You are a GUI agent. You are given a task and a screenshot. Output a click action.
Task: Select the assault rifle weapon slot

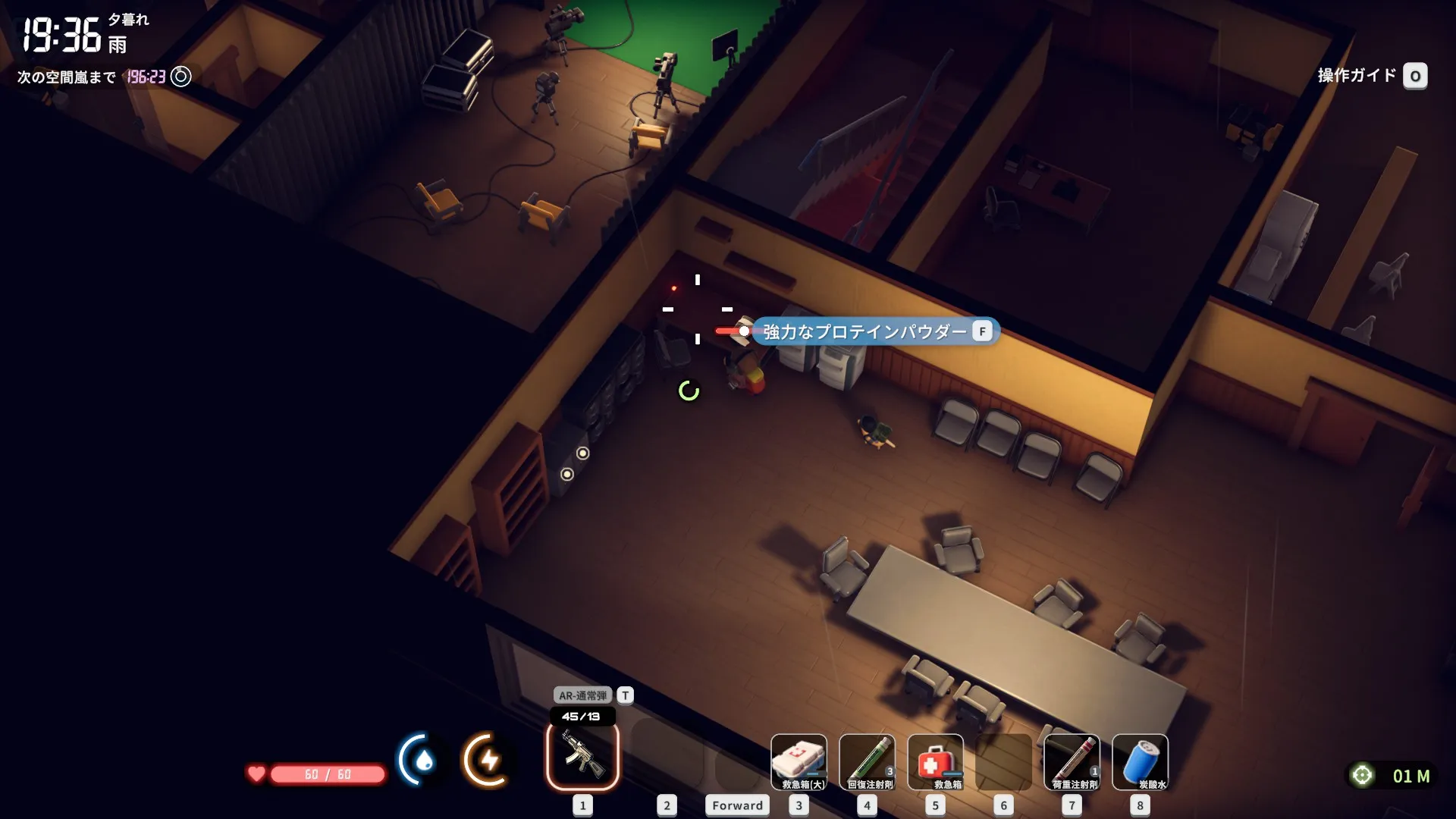click(x=582, y=757)
